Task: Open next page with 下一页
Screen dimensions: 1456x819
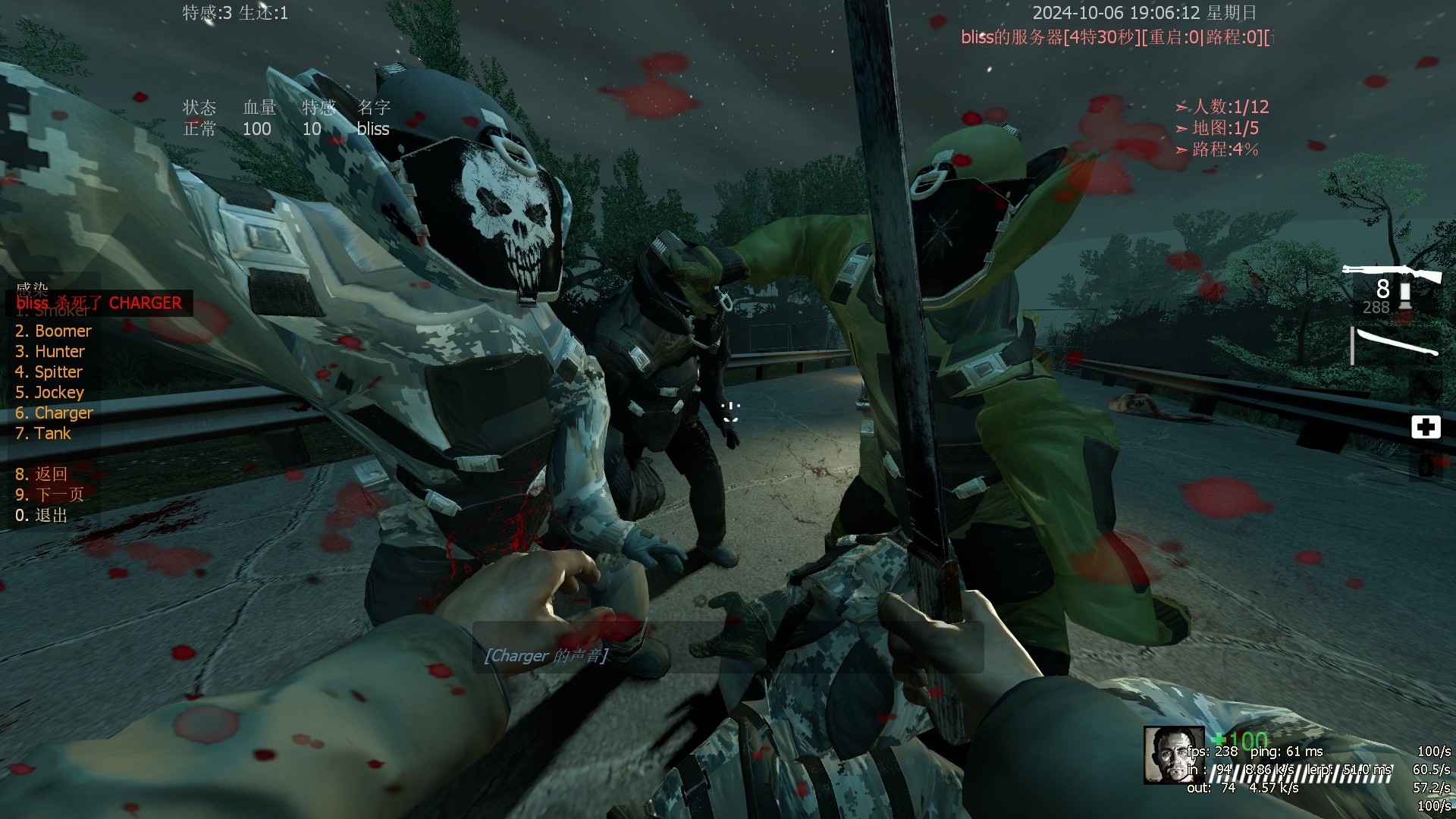Action: pos(49,495)
